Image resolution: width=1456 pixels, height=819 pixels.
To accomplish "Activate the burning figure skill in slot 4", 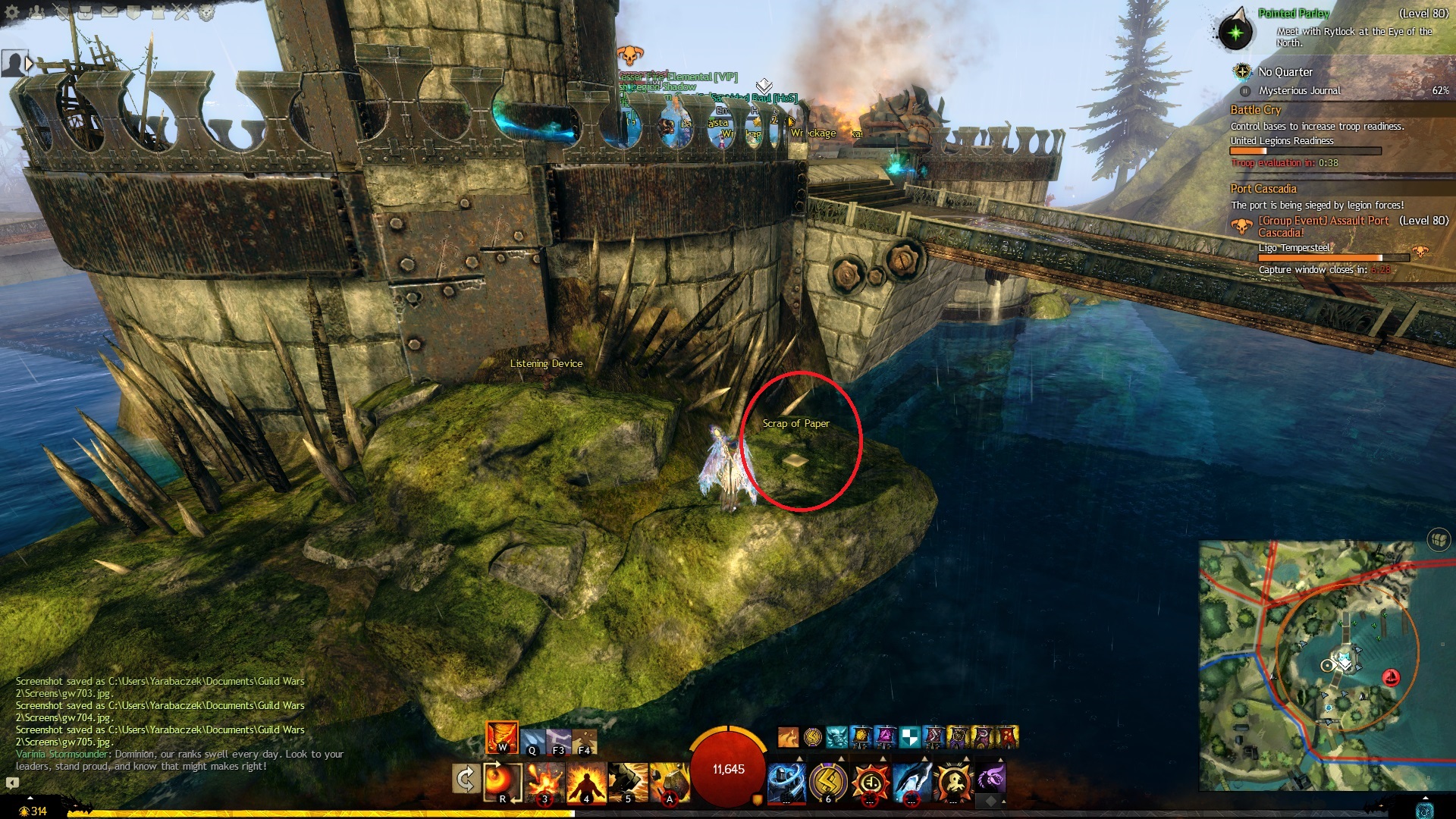I will coord(585,781).
